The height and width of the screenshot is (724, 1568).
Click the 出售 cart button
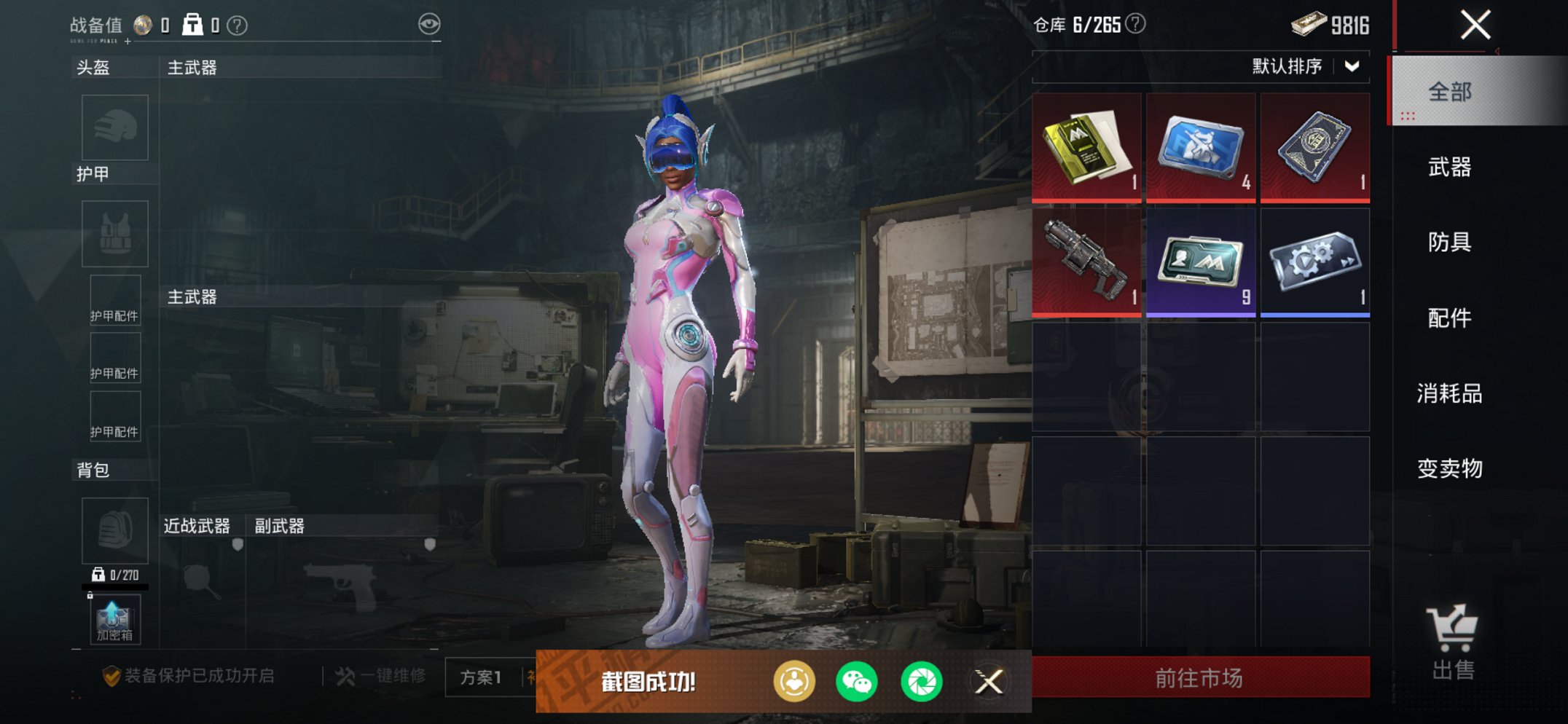click(1452, 642)
